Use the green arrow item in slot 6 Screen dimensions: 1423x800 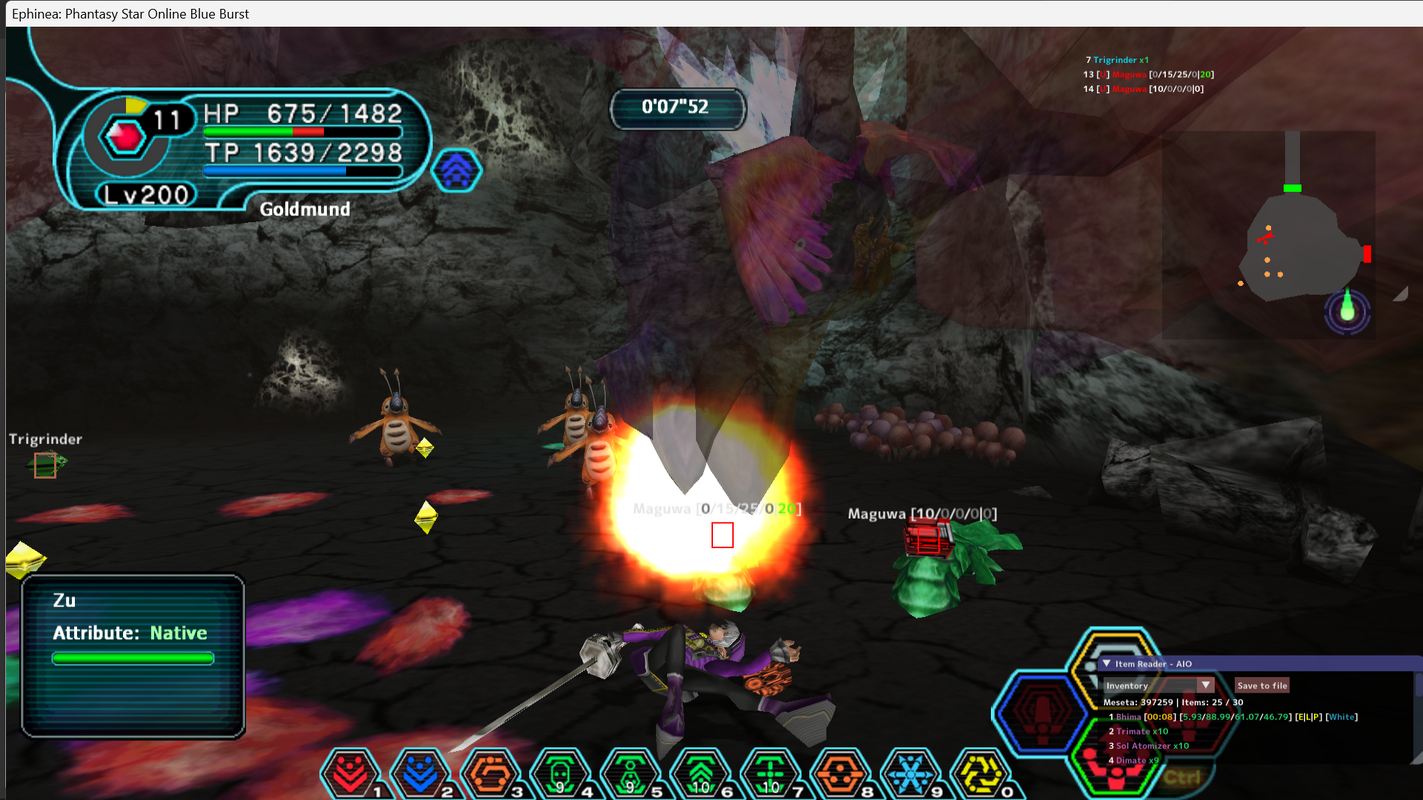[x=698, y=773]
